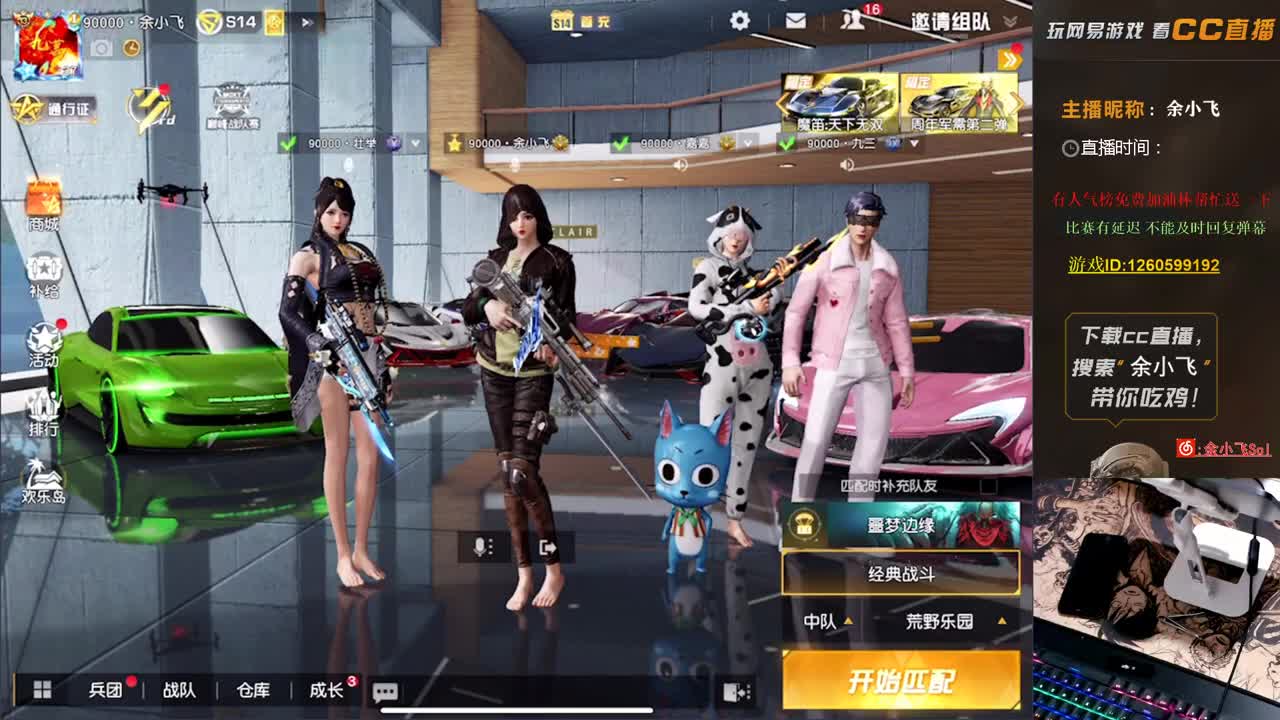Open friends list showing 16 notifications

tap(851, 20)
